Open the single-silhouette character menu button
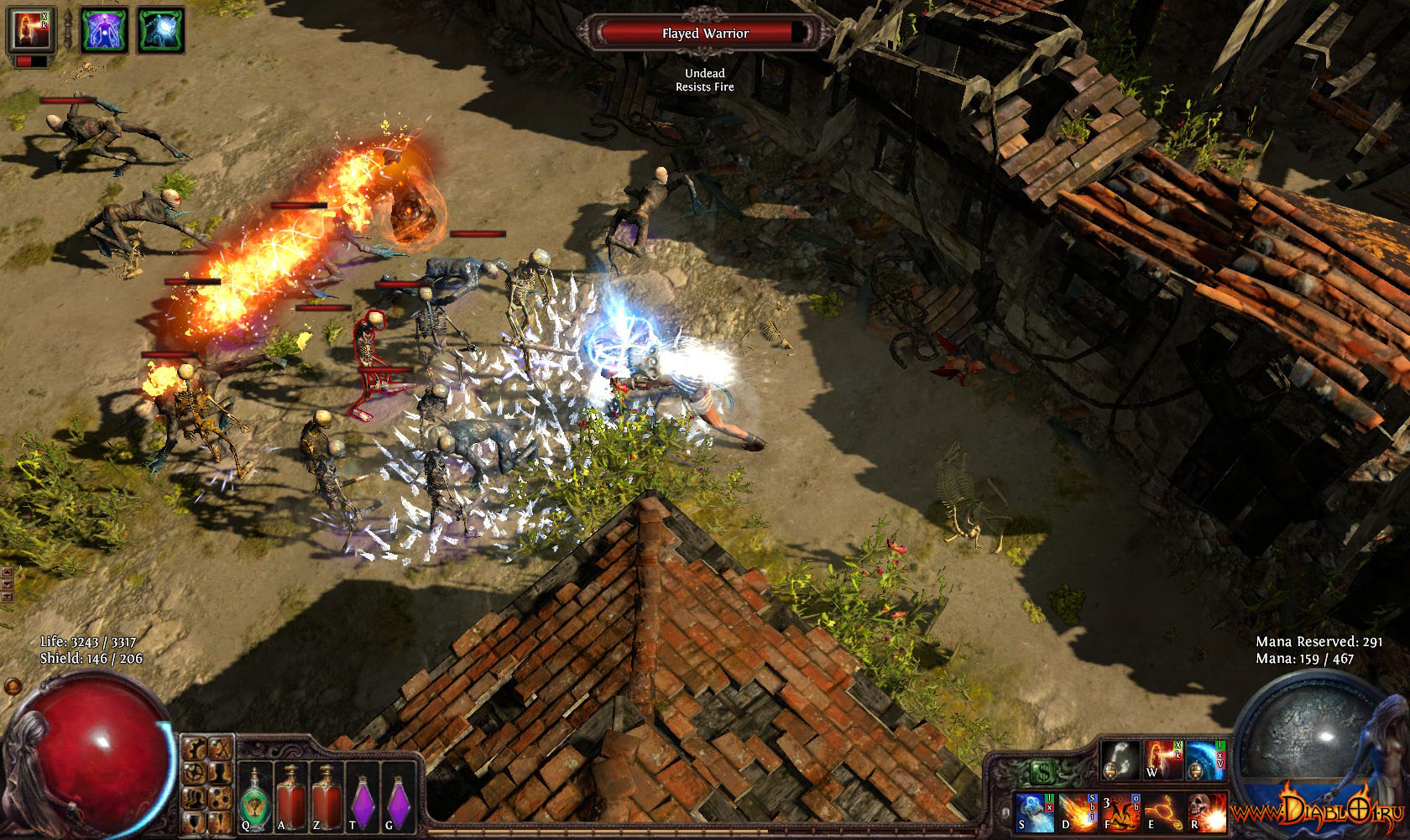The width and height of the screenshot is (1410, 840). (x=219, y=772)
